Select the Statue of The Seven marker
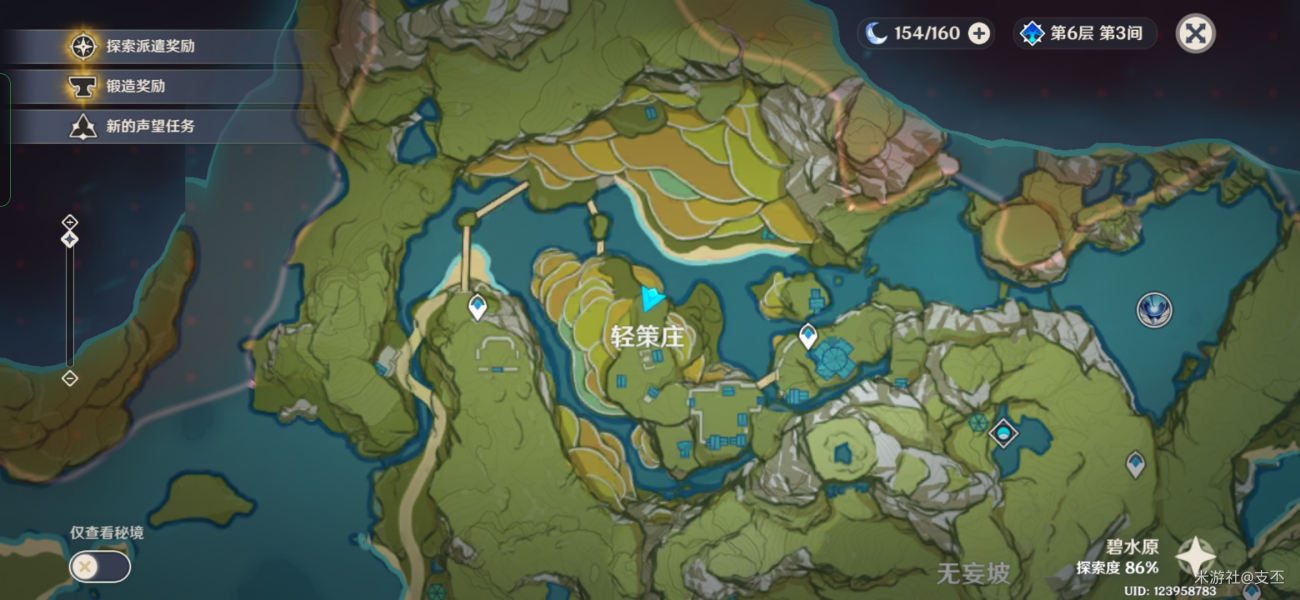The width and height of the screenshot is (1300, 600). 1154,309
